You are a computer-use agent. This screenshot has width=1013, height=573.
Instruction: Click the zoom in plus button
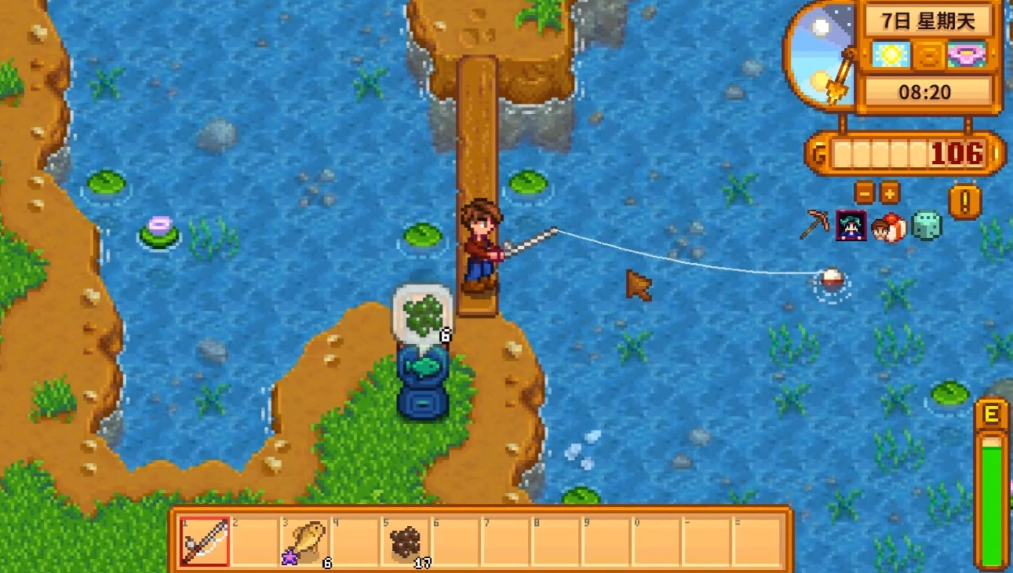click(890, 193)
